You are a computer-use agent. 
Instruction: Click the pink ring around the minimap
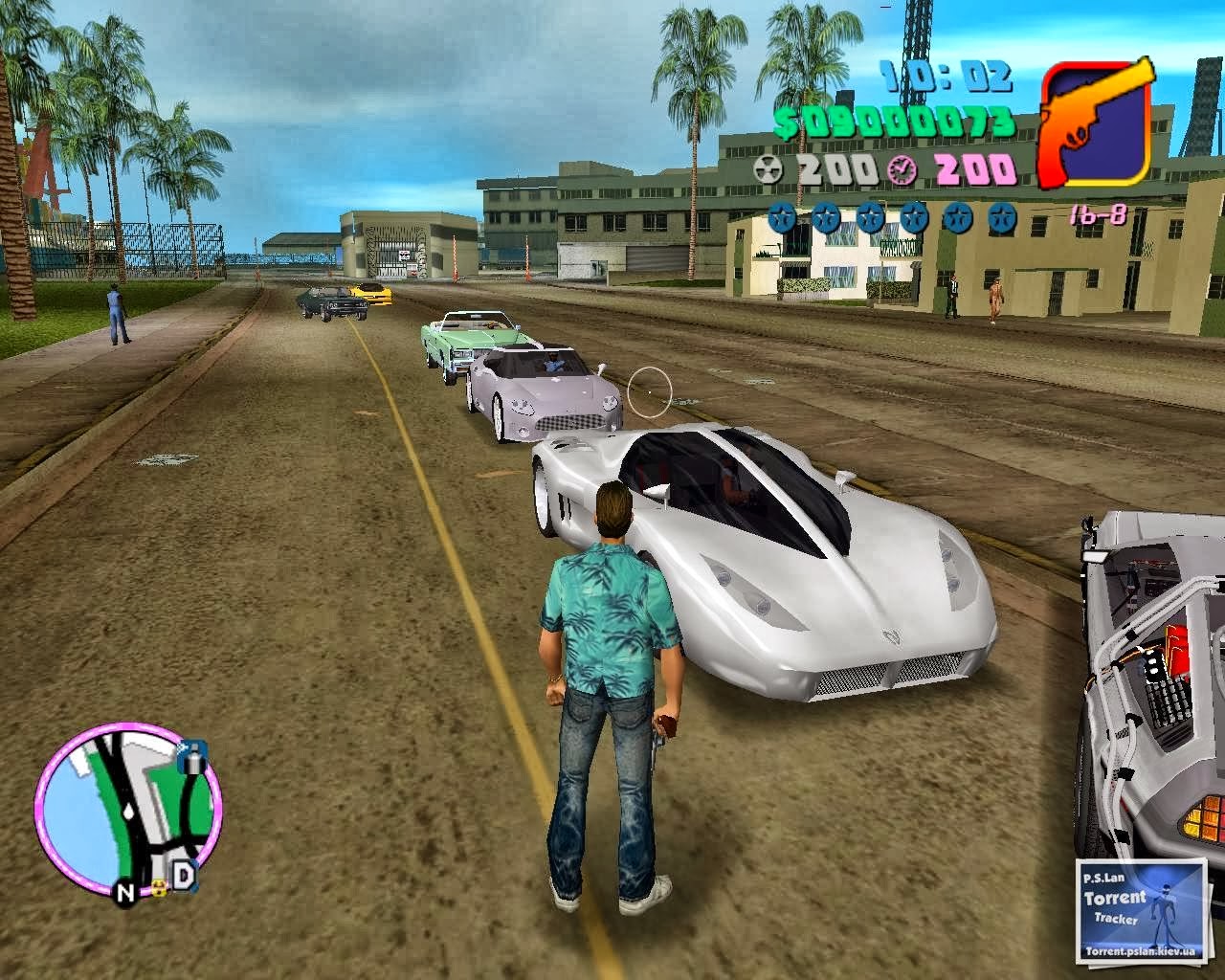[45, 813]
